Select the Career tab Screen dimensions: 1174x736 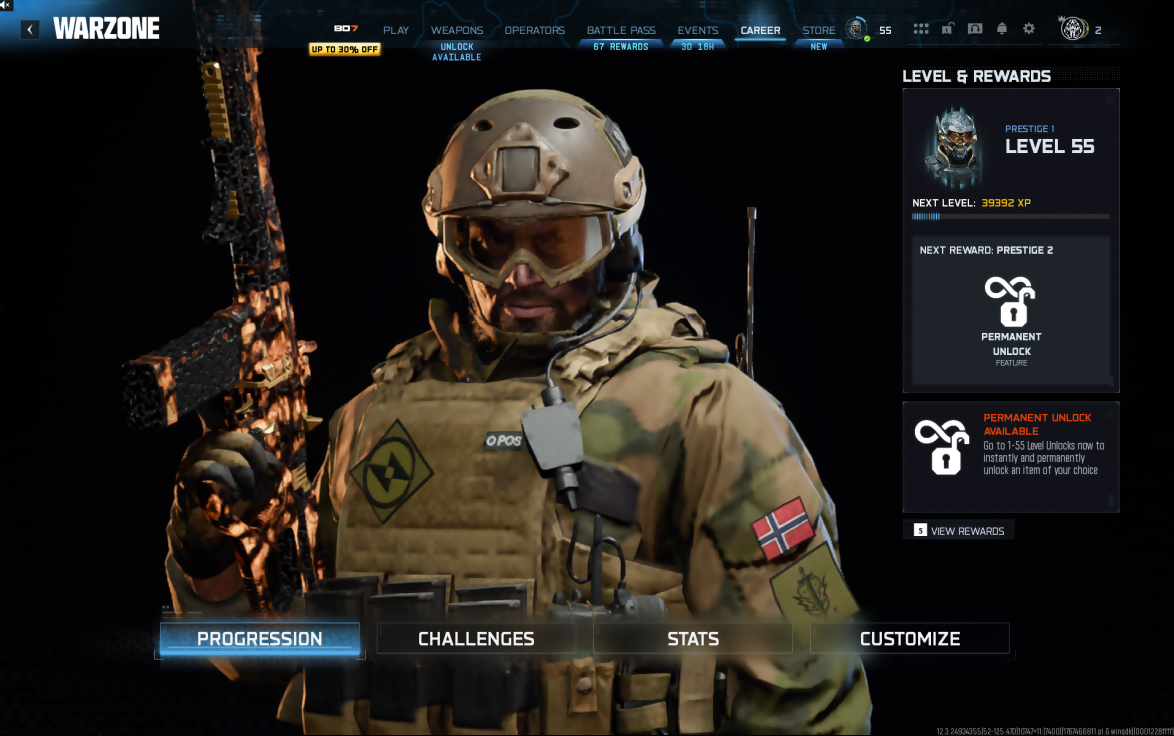[x=760, y=30]
